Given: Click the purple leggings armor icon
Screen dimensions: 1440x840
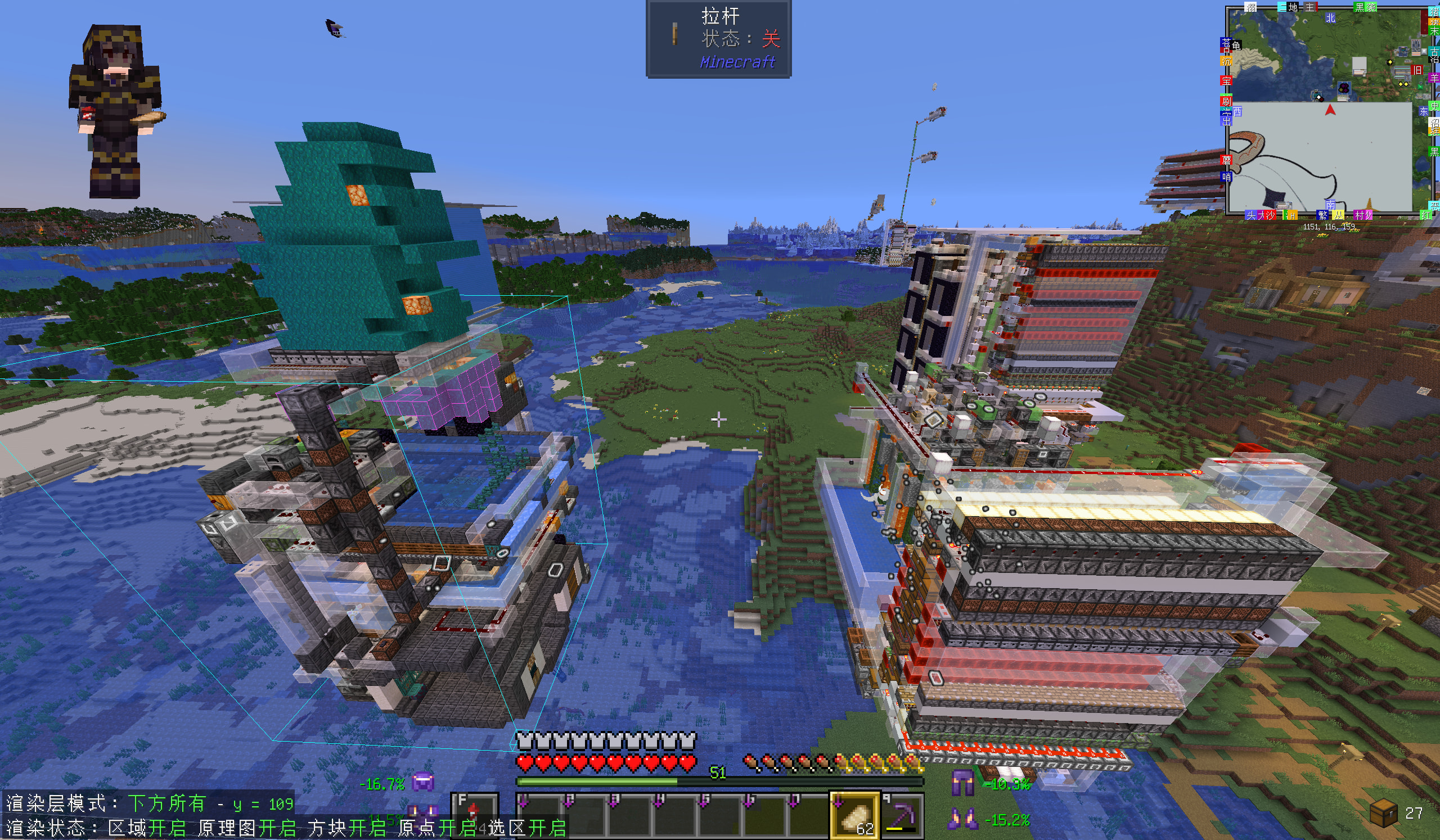Looking at the screenshot, I should pos(962,783).
